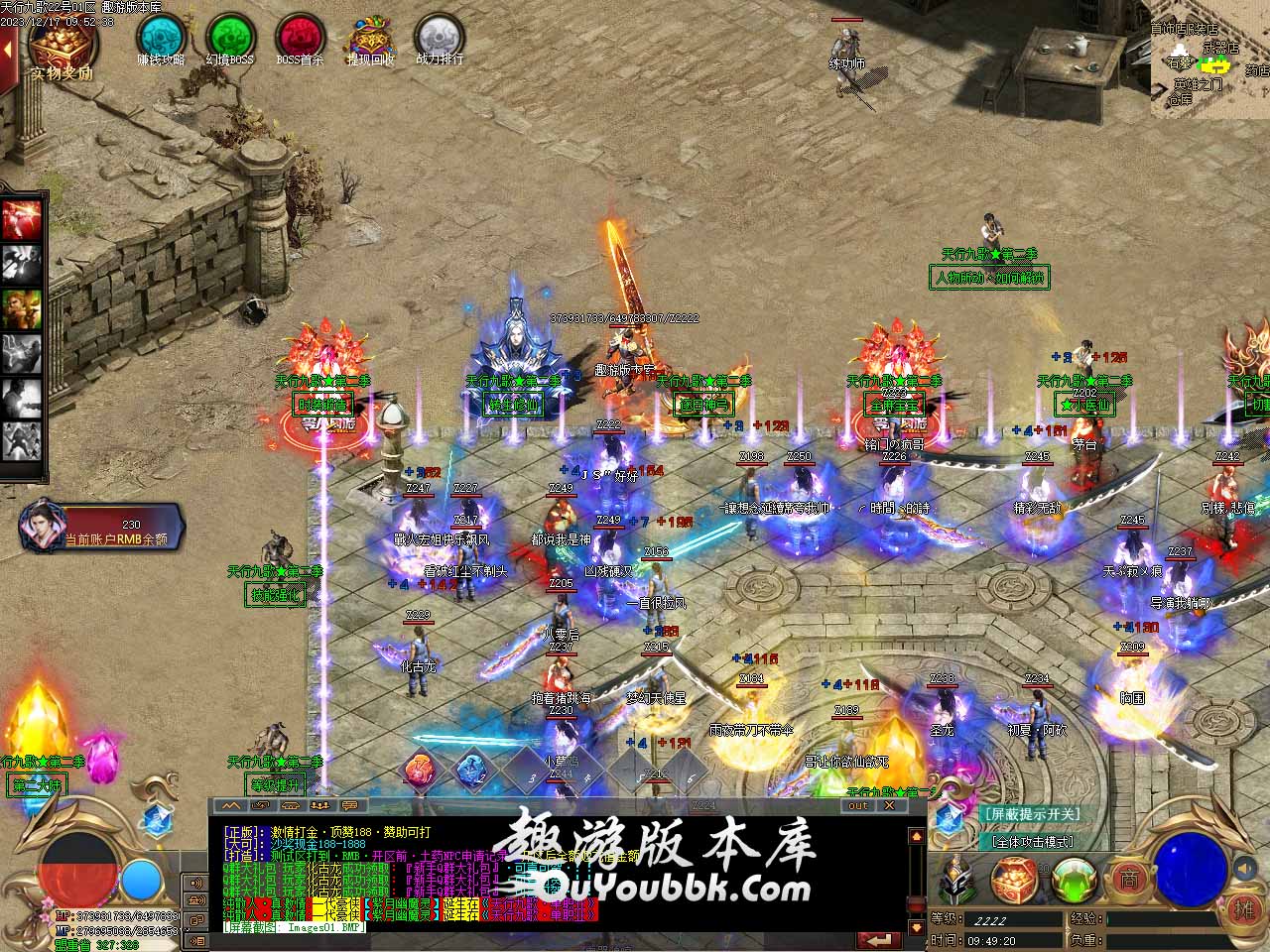Collapse the top bar with the left arrow
The height and width of the screenshot is (952, 1270).
9,49
